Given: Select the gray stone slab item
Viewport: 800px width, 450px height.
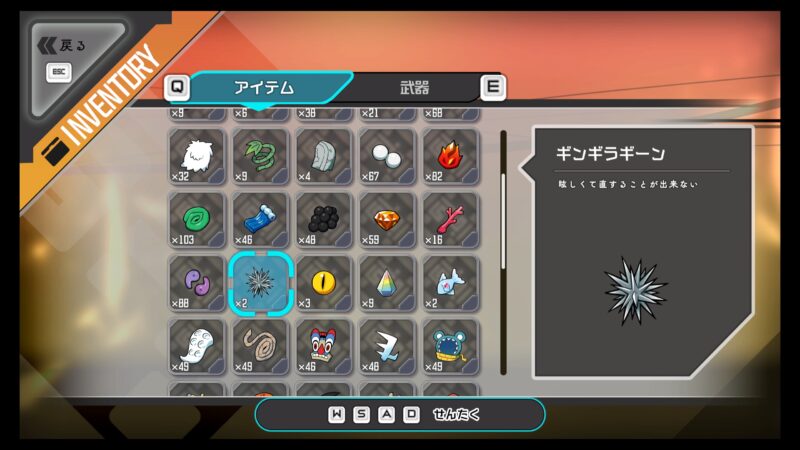Looking at the screenshot, I should [x=324, y=156].
